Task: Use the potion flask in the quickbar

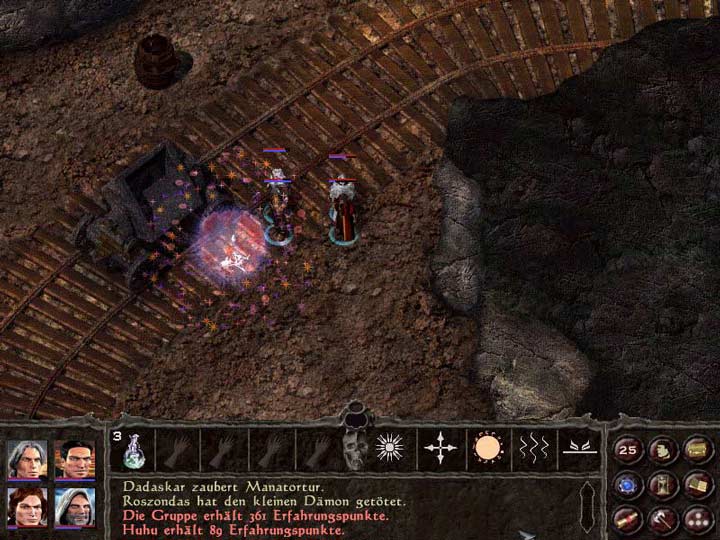Action: (x=133, y=451)
